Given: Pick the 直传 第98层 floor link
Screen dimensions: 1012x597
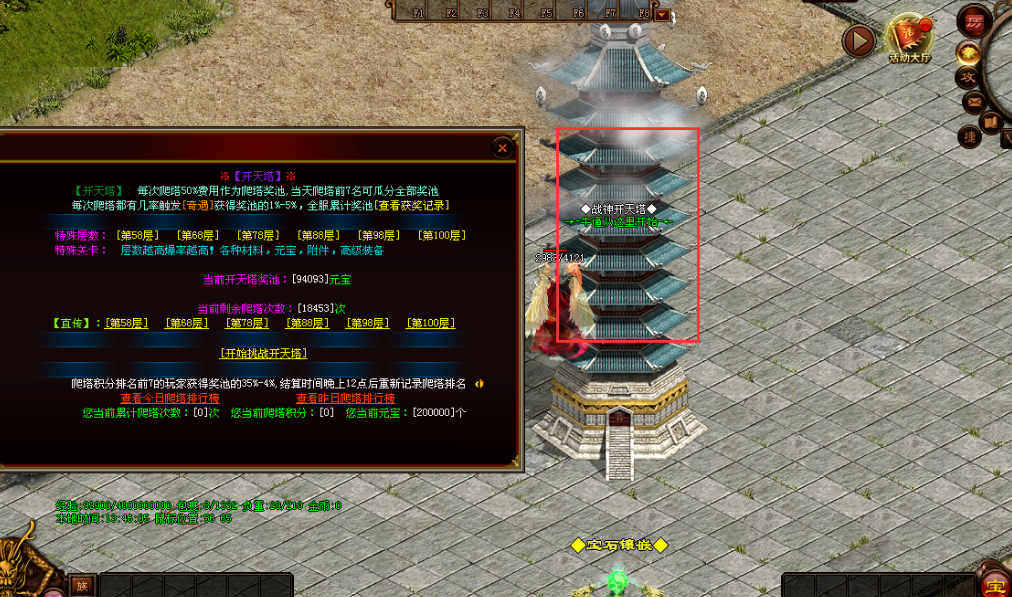Looking at the screenshot, I should click(x=368, y=323).
